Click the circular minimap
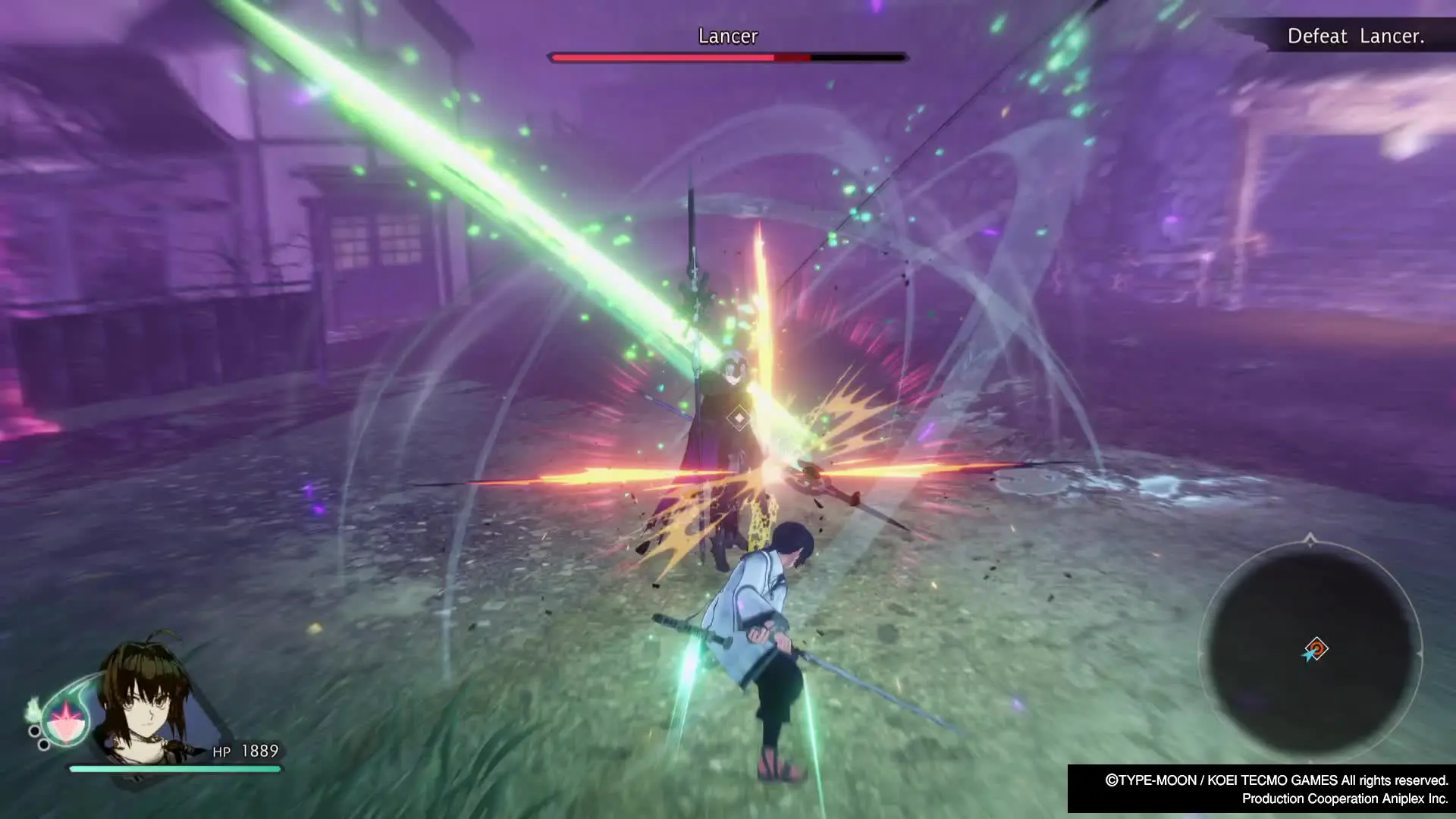The width and height of the screenshot is (1456, 819). pyautogui.click(x=1310, y=651)
